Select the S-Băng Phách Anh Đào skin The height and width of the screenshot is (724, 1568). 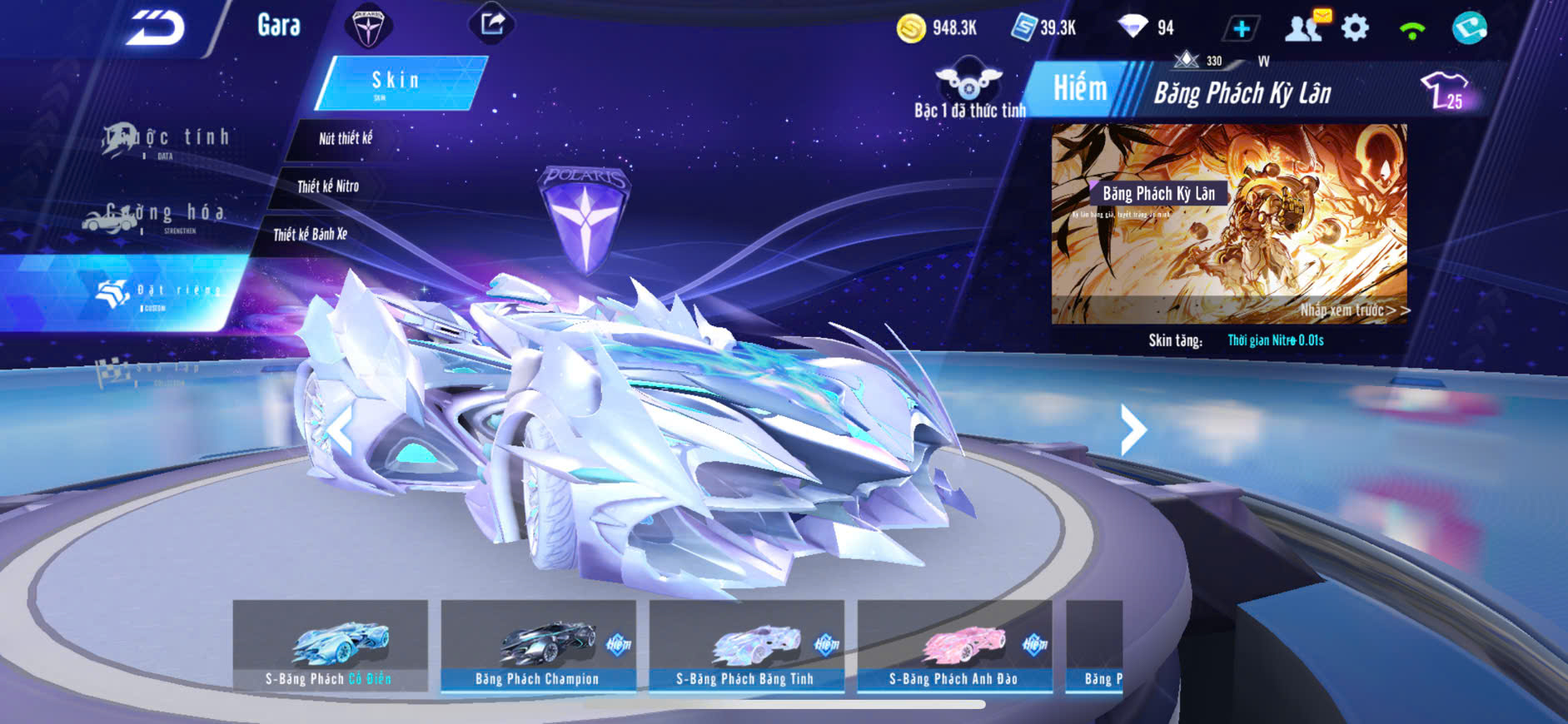[x=954, y=647]
